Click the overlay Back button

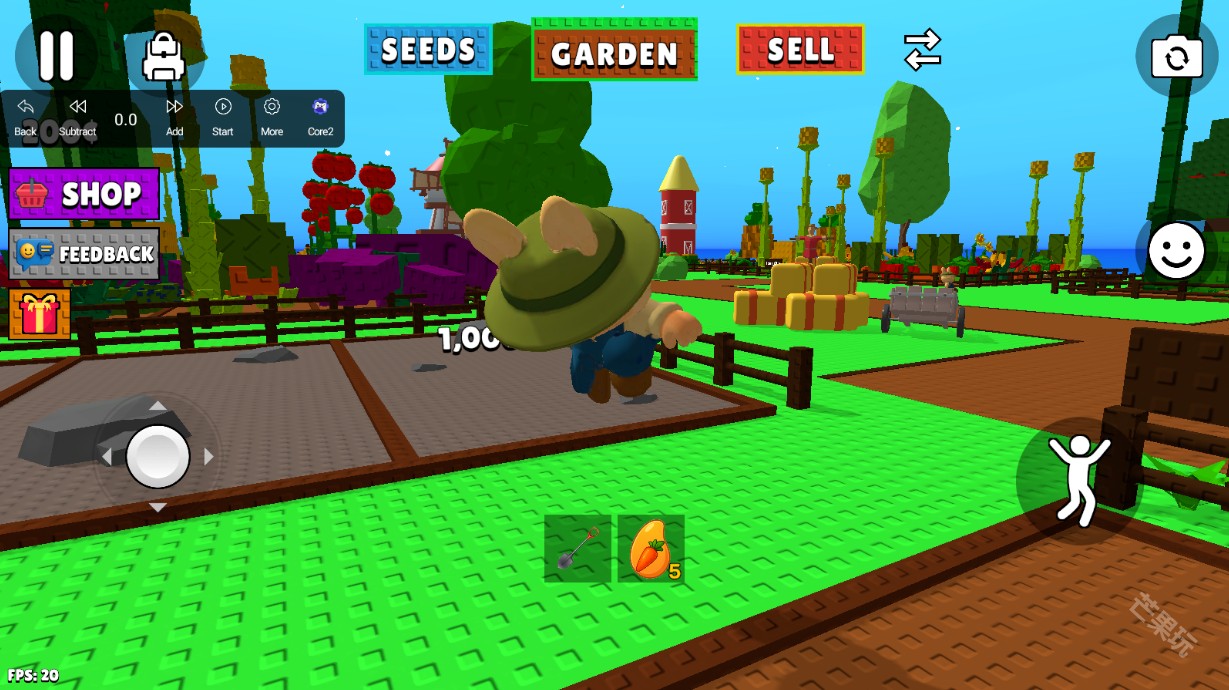(x=25, y=116)
